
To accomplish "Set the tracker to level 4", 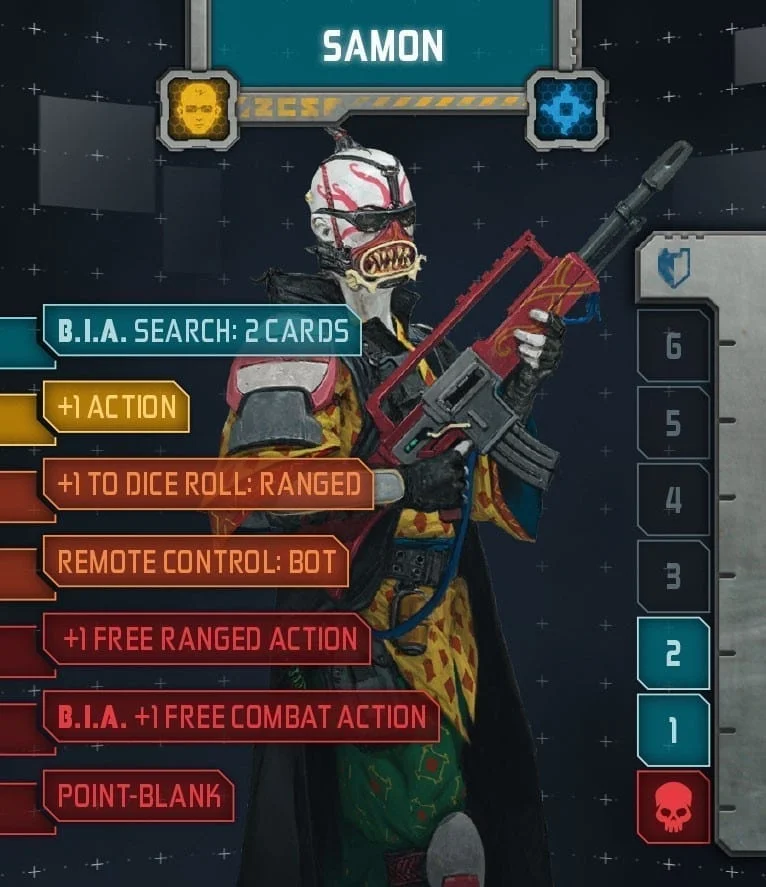I will [673, 499].
